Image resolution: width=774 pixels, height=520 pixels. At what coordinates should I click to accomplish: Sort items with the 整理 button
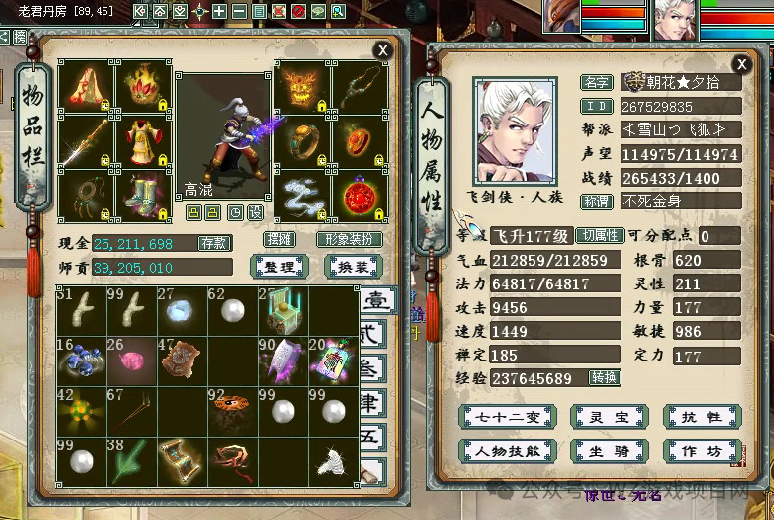[x=280, y=267]
